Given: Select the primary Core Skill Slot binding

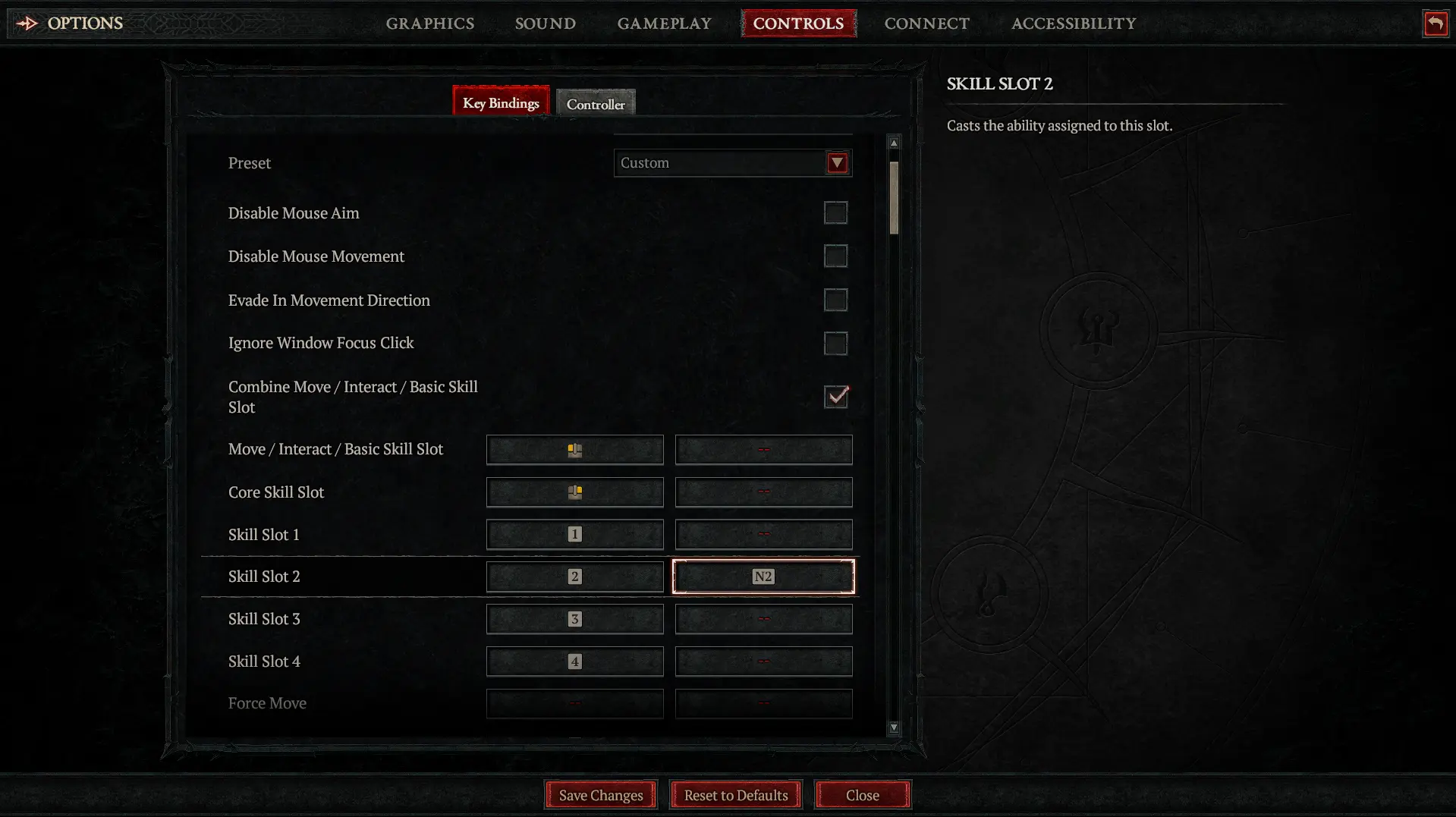Looking at the screenshot, I should click(574, 492).
